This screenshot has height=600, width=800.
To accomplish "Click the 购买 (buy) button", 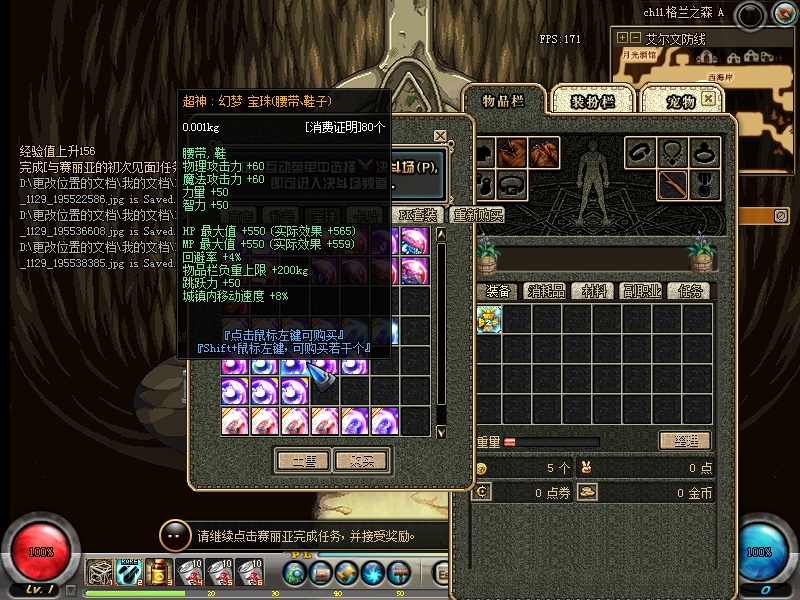I will tap(361, 461).
